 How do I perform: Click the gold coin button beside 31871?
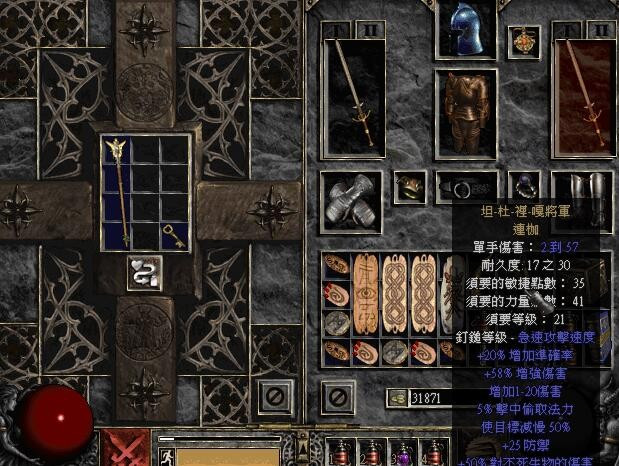pos(397,398)
